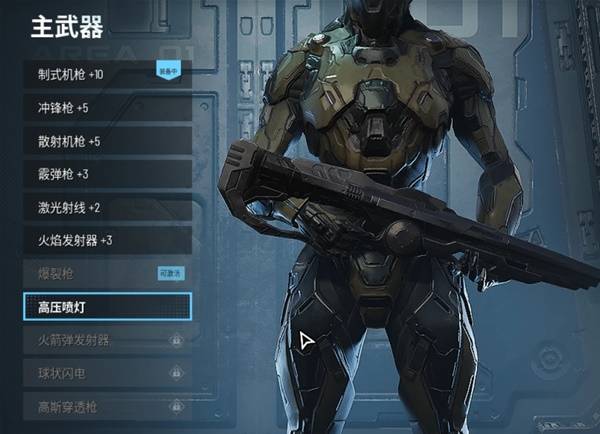The image size is (600, 434).
Task: Choose the 冲锋枪 +5 weapon
Action: (x=105, y=108)
